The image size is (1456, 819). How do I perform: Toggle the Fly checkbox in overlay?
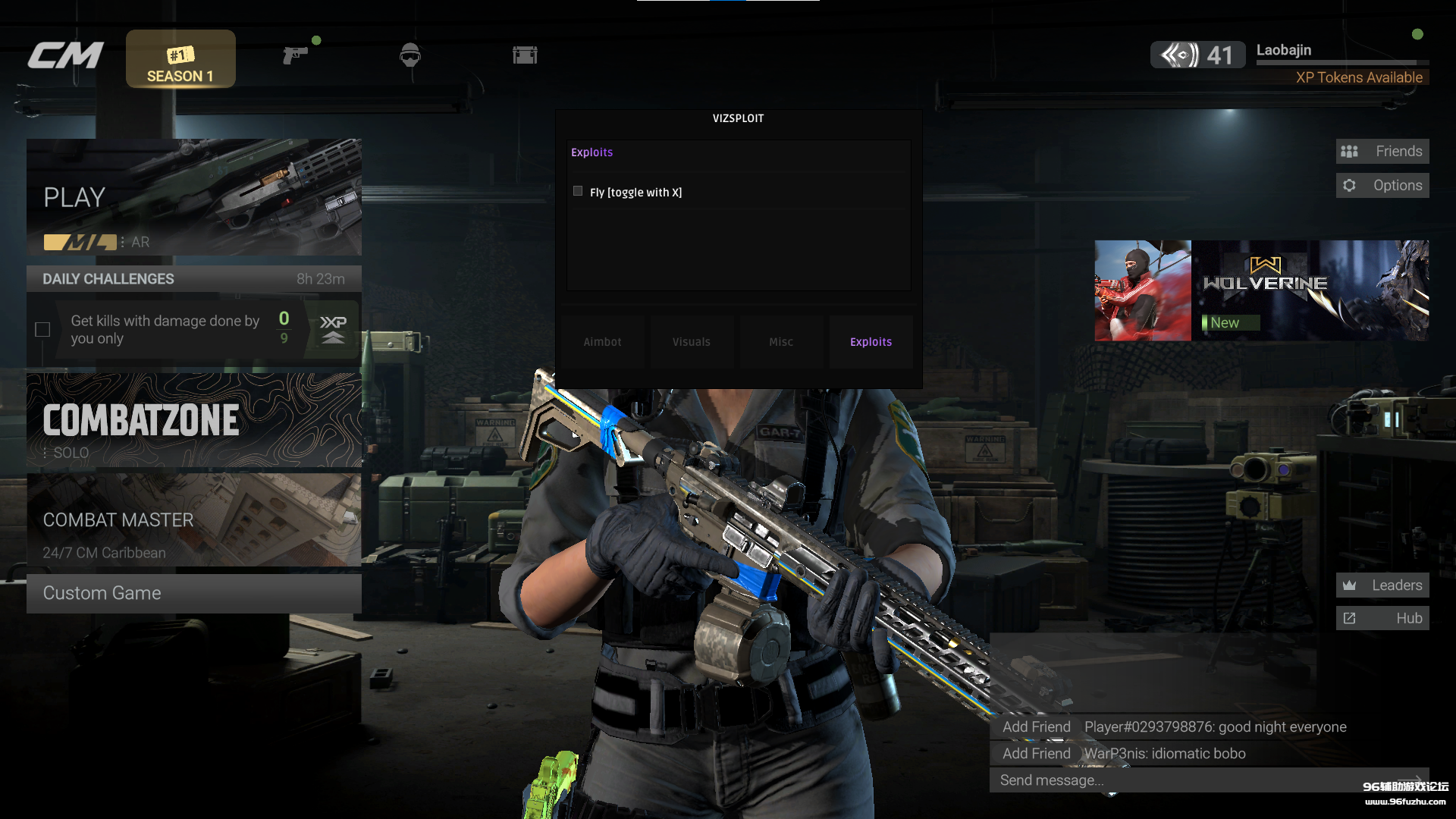tap(578, 192)
